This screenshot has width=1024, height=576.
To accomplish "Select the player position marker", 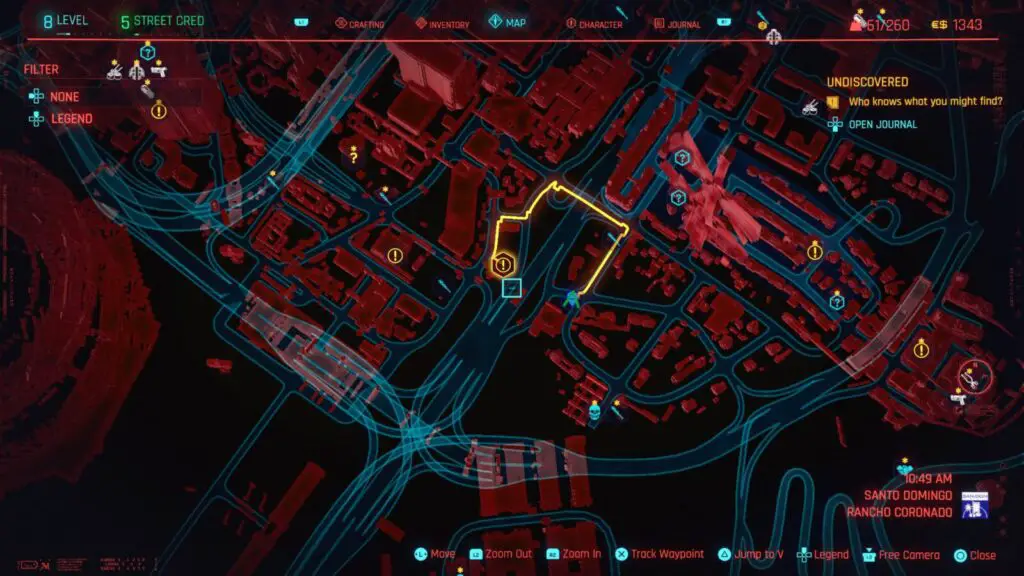I will click(x=572, y=297).
